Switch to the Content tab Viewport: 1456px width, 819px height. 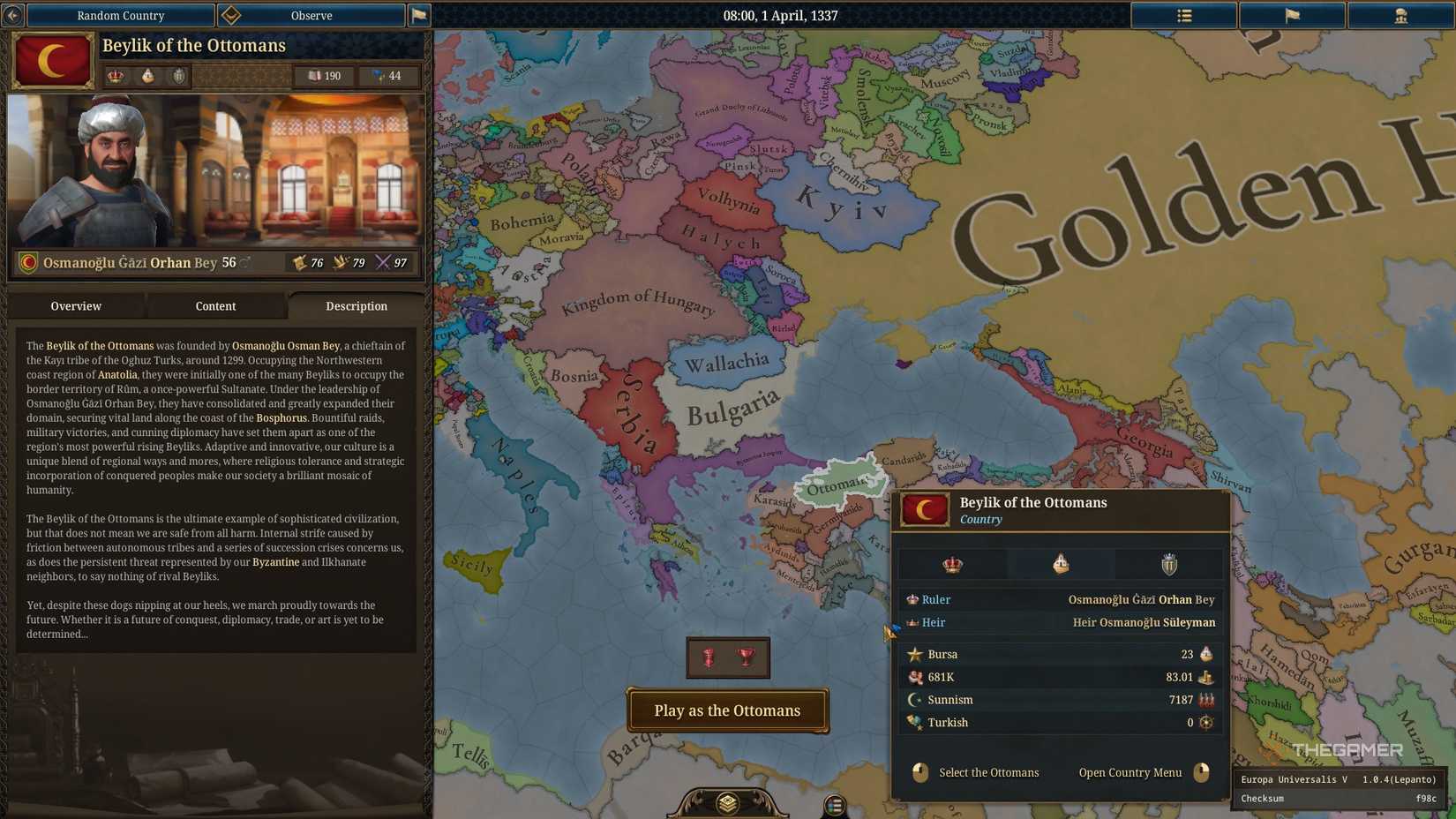(214, 306)
